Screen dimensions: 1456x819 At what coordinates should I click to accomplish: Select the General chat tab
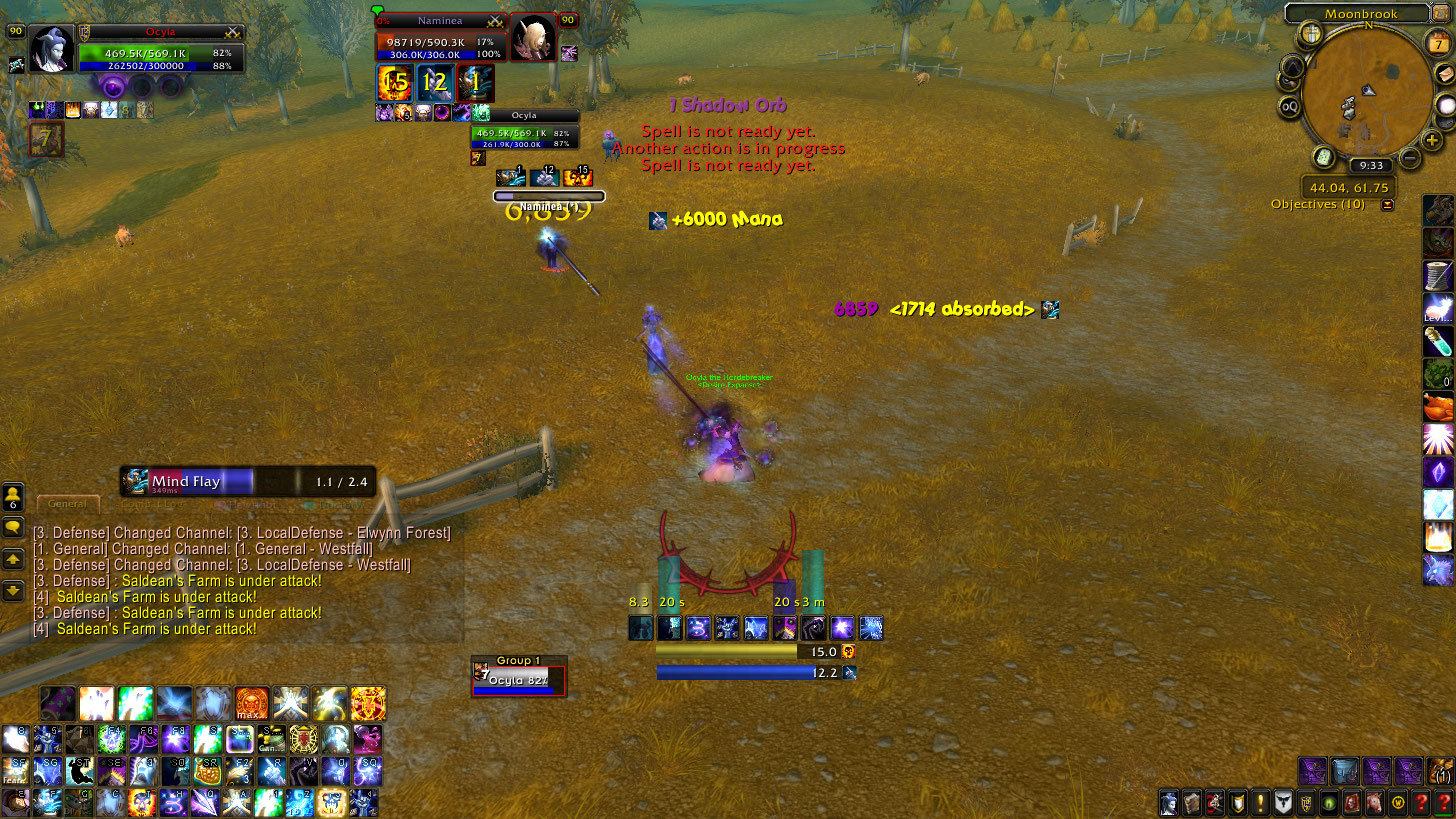point(69,503)
